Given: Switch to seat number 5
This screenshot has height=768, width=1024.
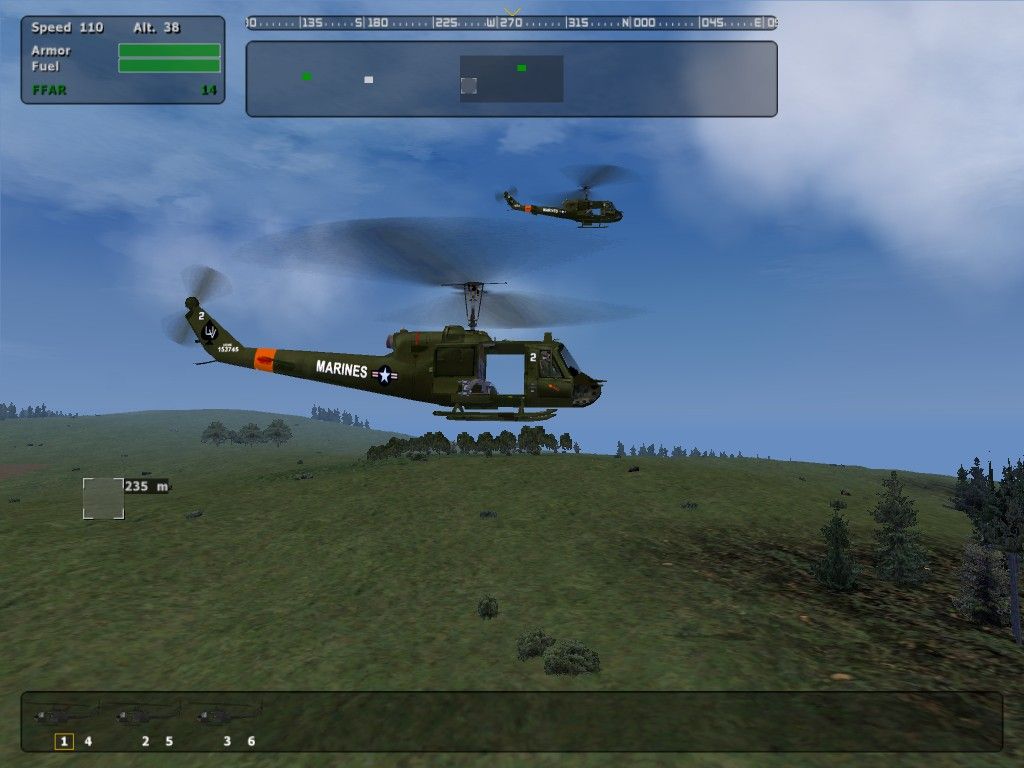Looking at the screenshot, I should point(169,741).
